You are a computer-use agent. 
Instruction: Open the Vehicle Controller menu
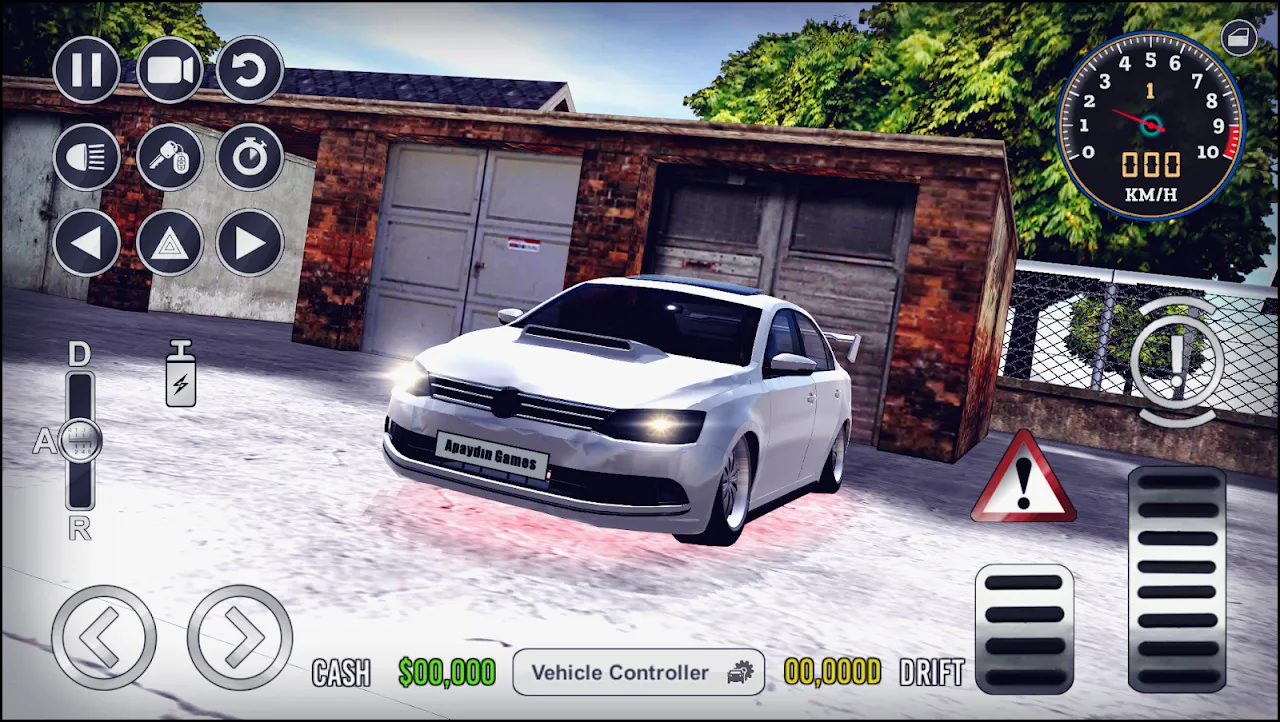639,672
